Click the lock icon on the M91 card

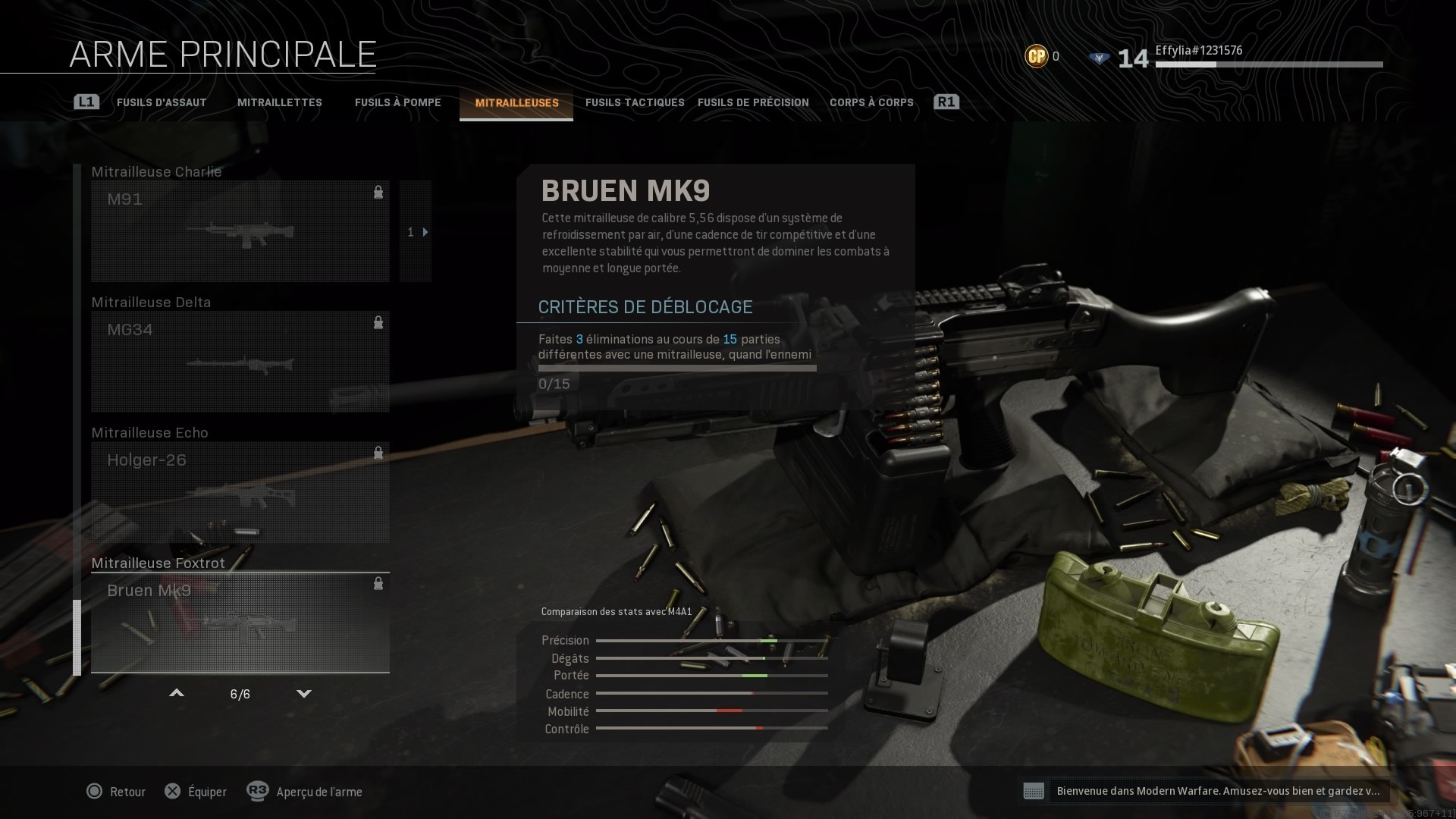(x=378, y=193)
